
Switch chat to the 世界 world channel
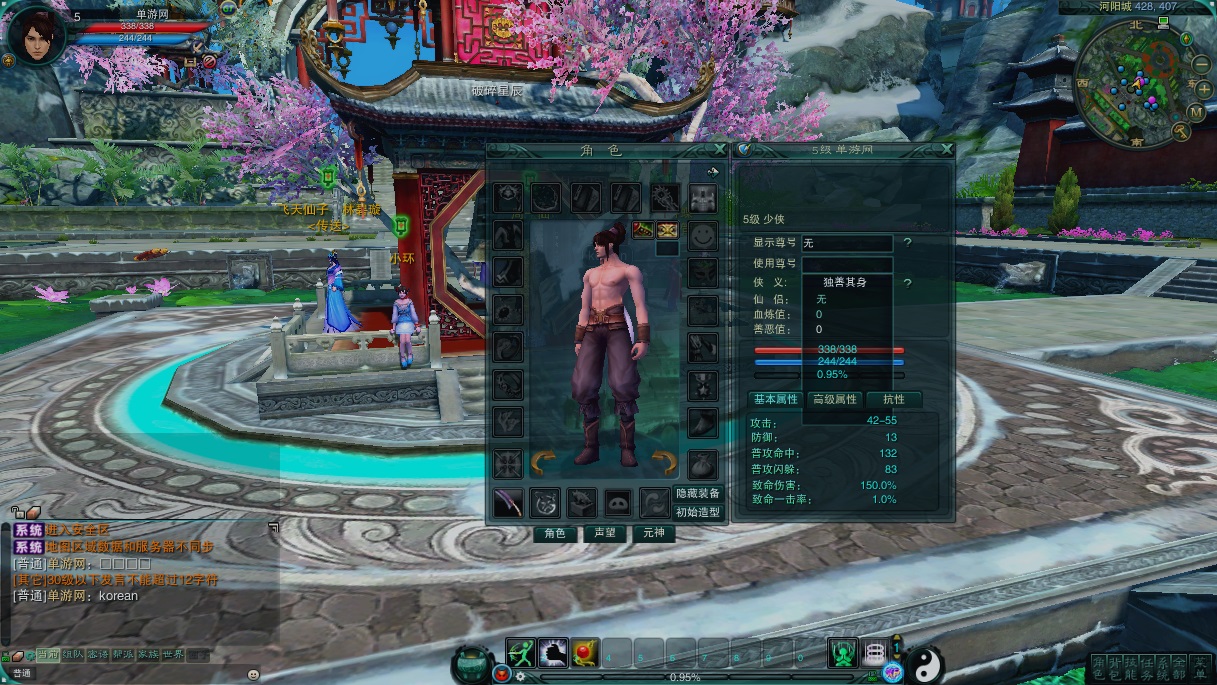pyautogui.click(x=173, y=655)
